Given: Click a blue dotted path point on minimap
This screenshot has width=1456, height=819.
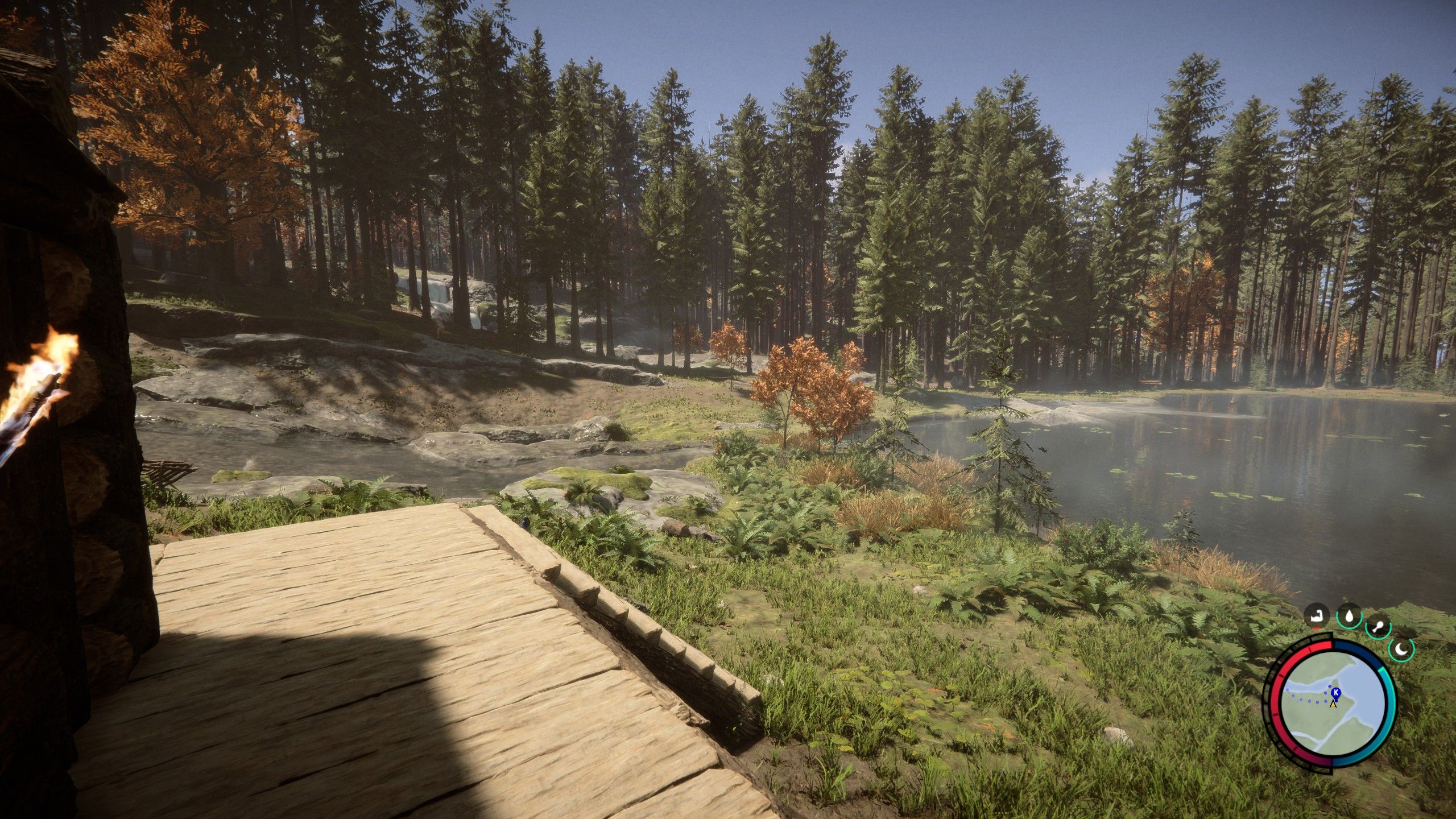Looking at the screenshot, I should tap(1309, 701).
